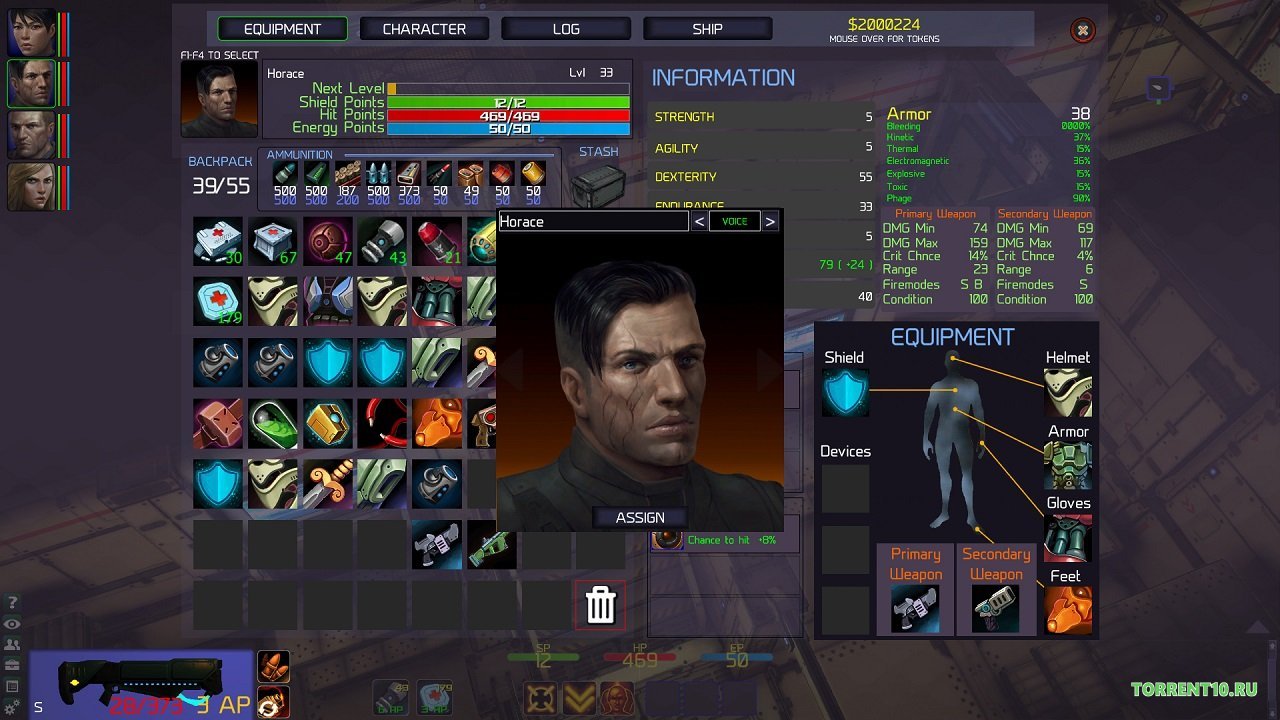Go to the Ship tab
Image resolution: width=1280 pixels, height=720 pixels.
[707, 29]
